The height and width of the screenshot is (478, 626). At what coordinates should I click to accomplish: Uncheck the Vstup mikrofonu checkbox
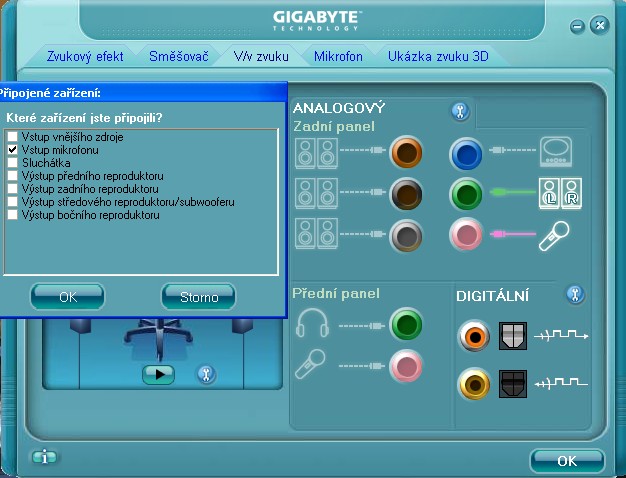tap(13, 149)
